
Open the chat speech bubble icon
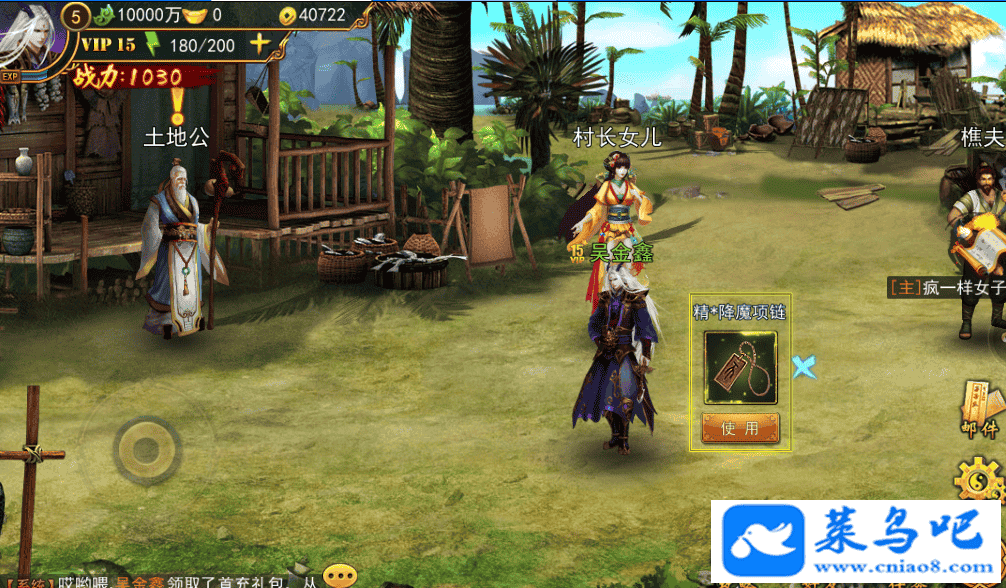[x=340, y=576]
